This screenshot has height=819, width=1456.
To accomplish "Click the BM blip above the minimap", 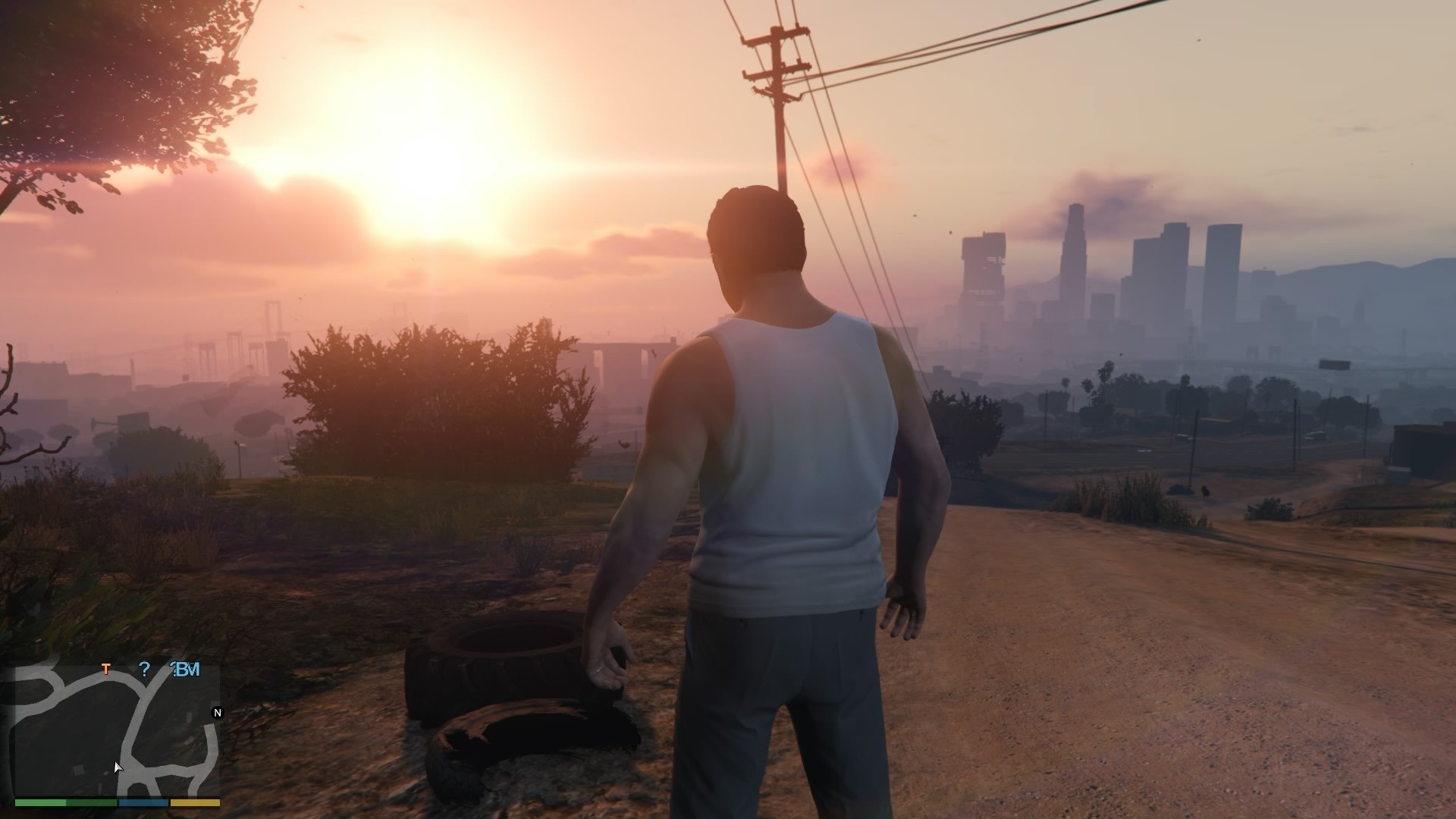I will [186, 670].
